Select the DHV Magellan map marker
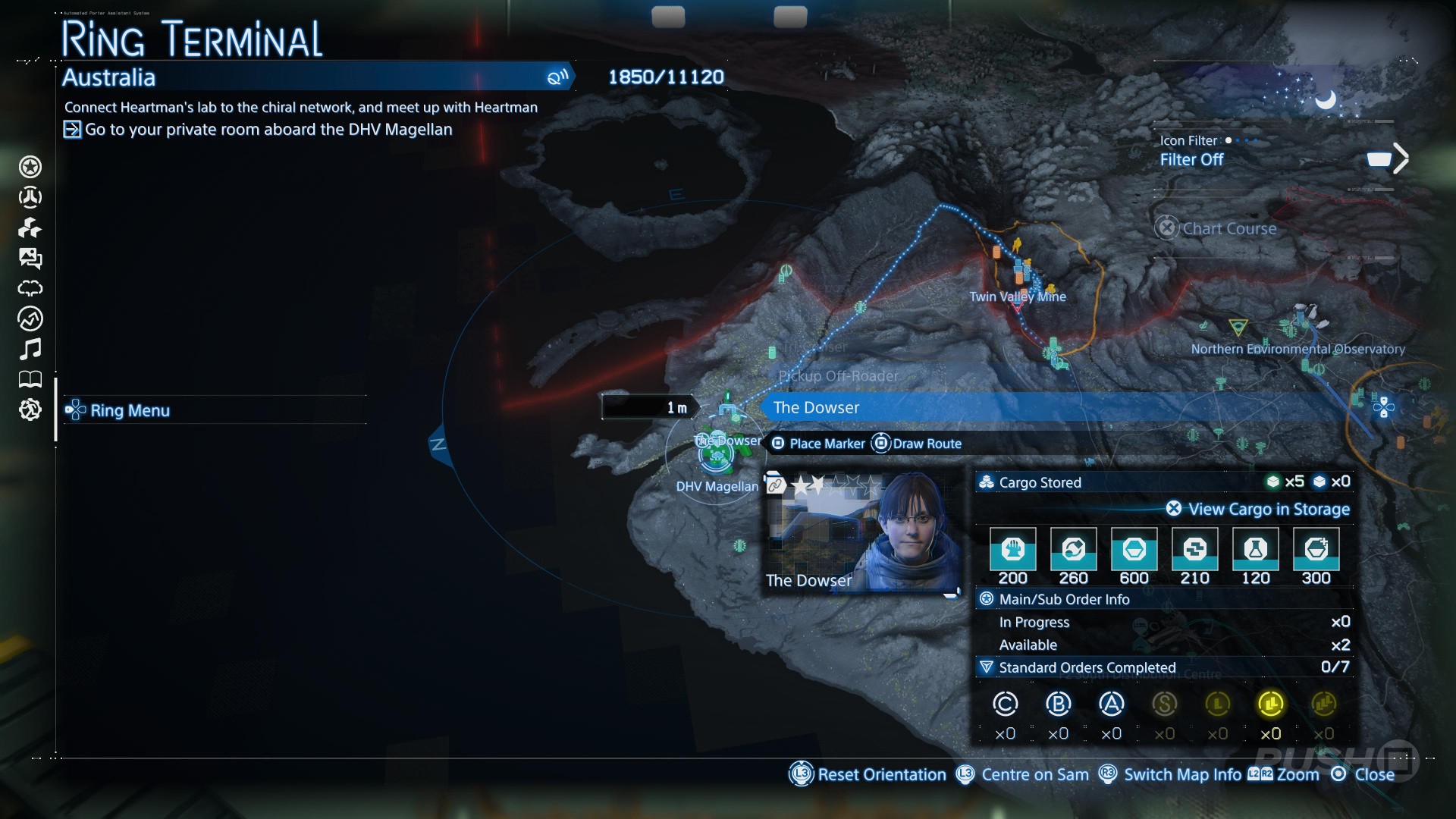 (716, 456)
